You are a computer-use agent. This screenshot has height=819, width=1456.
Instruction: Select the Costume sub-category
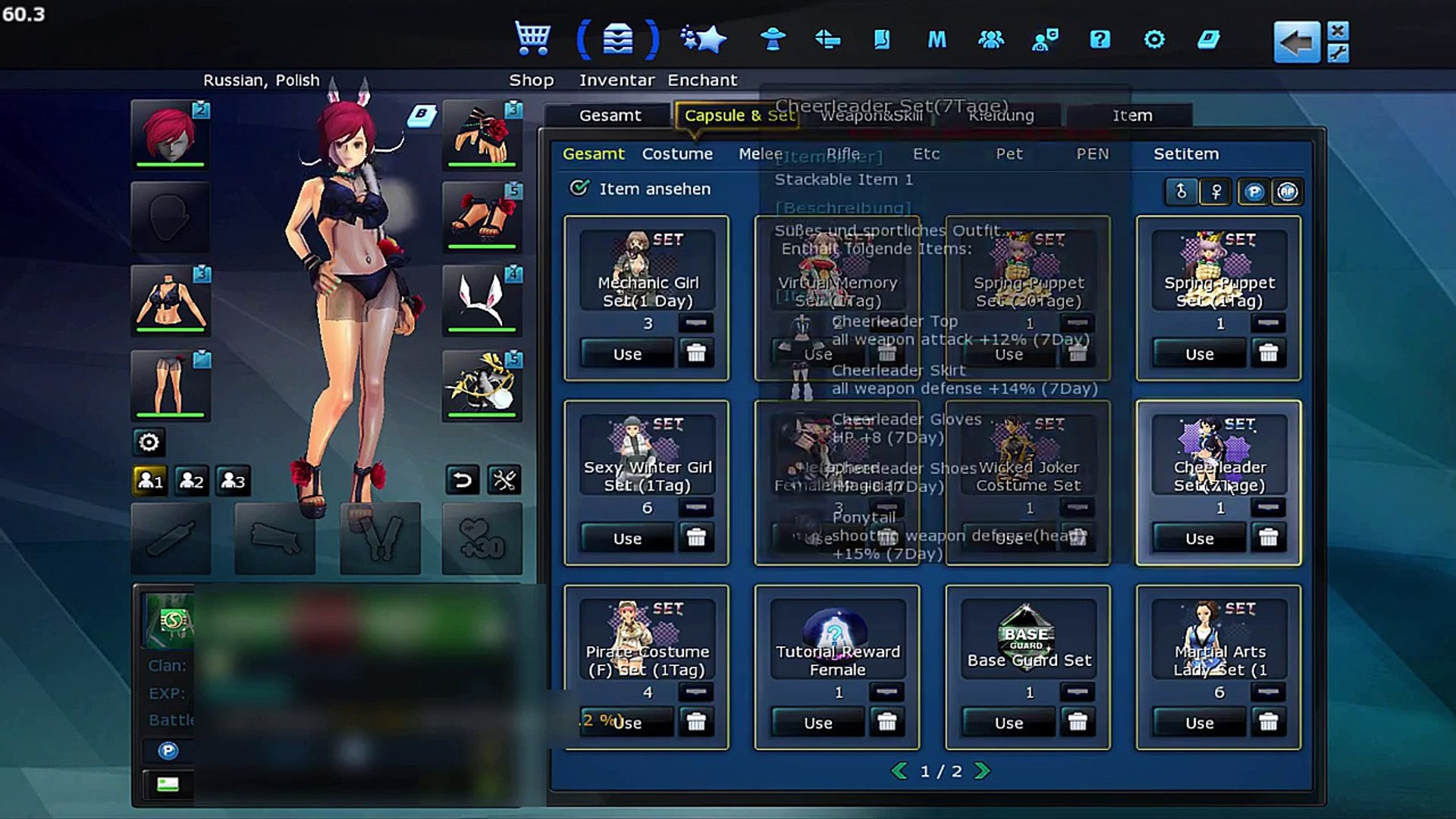[x=677, y=154]
